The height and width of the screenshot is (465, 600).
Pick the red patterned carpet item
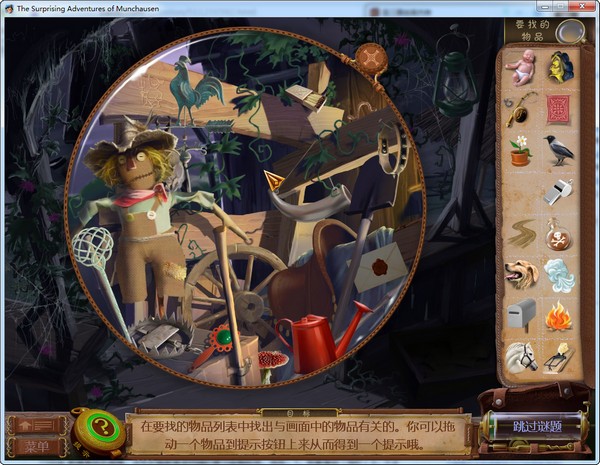558,108
